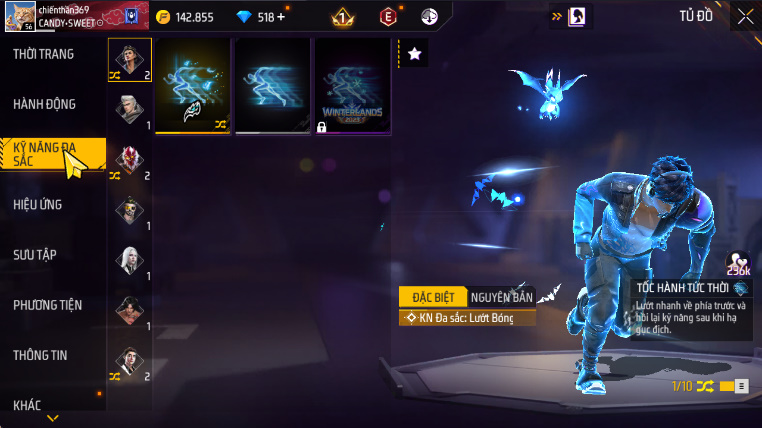Pick the plain blue dash skill skin
Viewport: 762px width, 428px height.
pyautogui.click(x=272, y=86)
